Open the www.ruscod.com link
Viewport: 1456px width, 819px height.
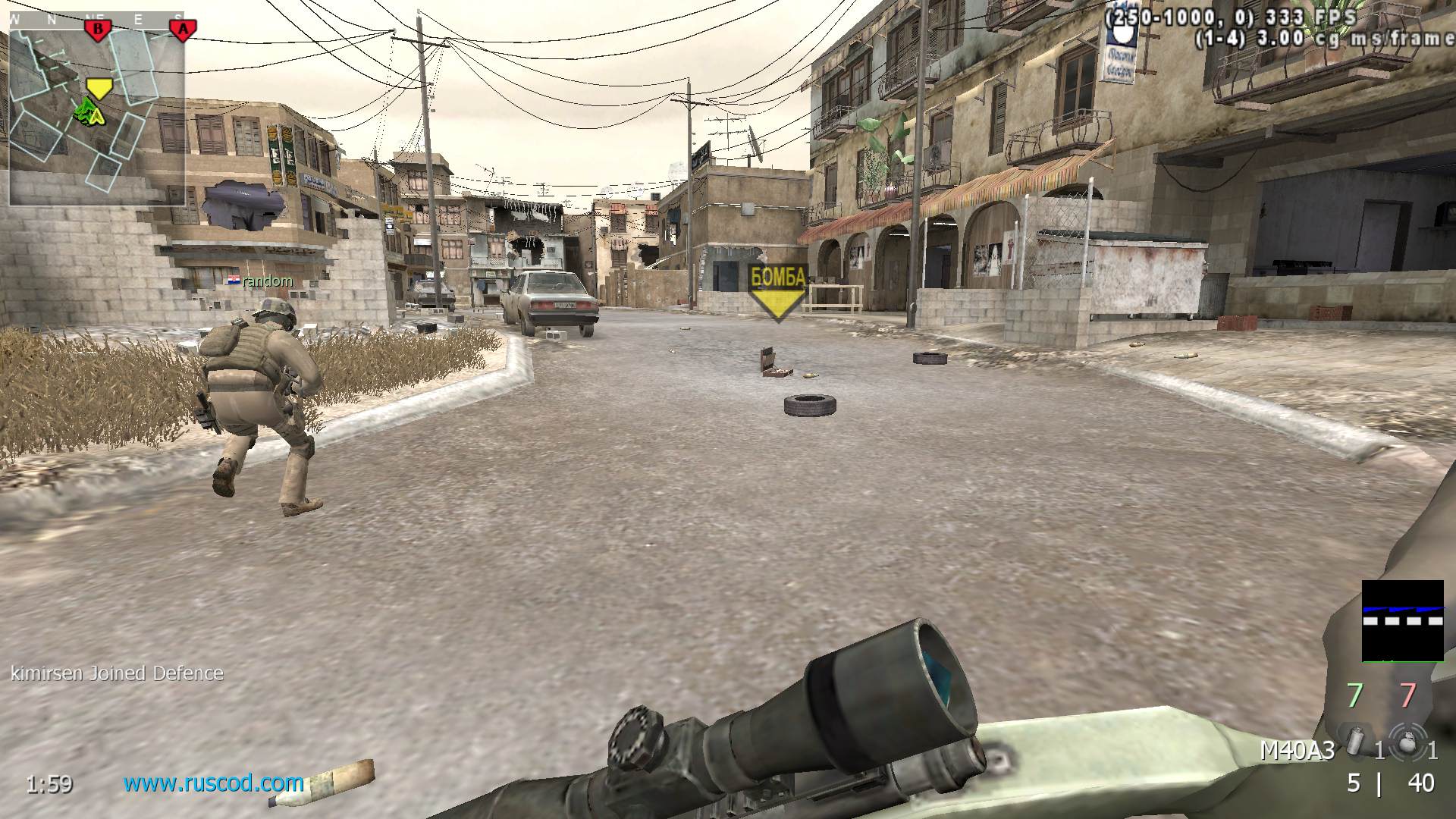tap(214, 783)
